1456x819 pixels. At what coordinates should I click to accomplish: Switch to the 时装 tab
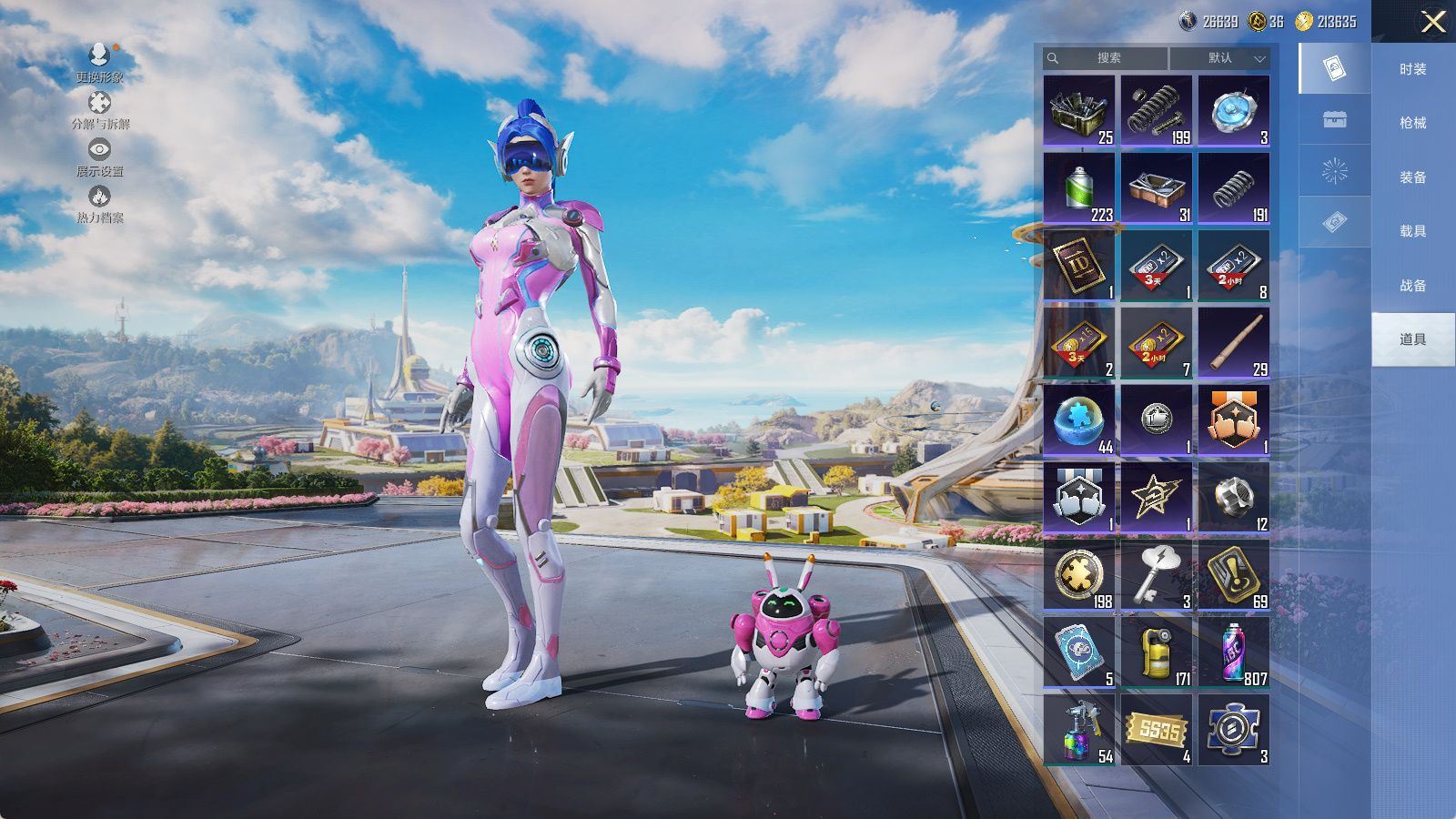[1412, 69]
